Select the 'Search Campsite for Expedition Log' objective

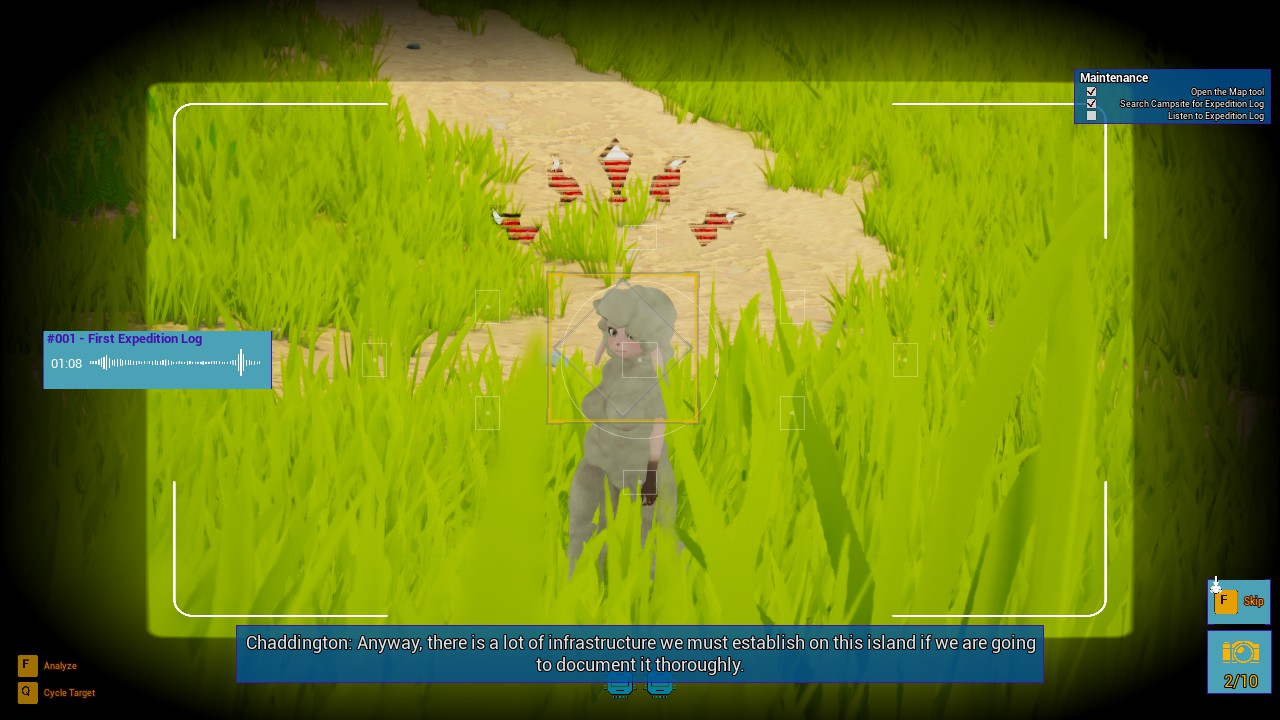tap(1191, 104)
